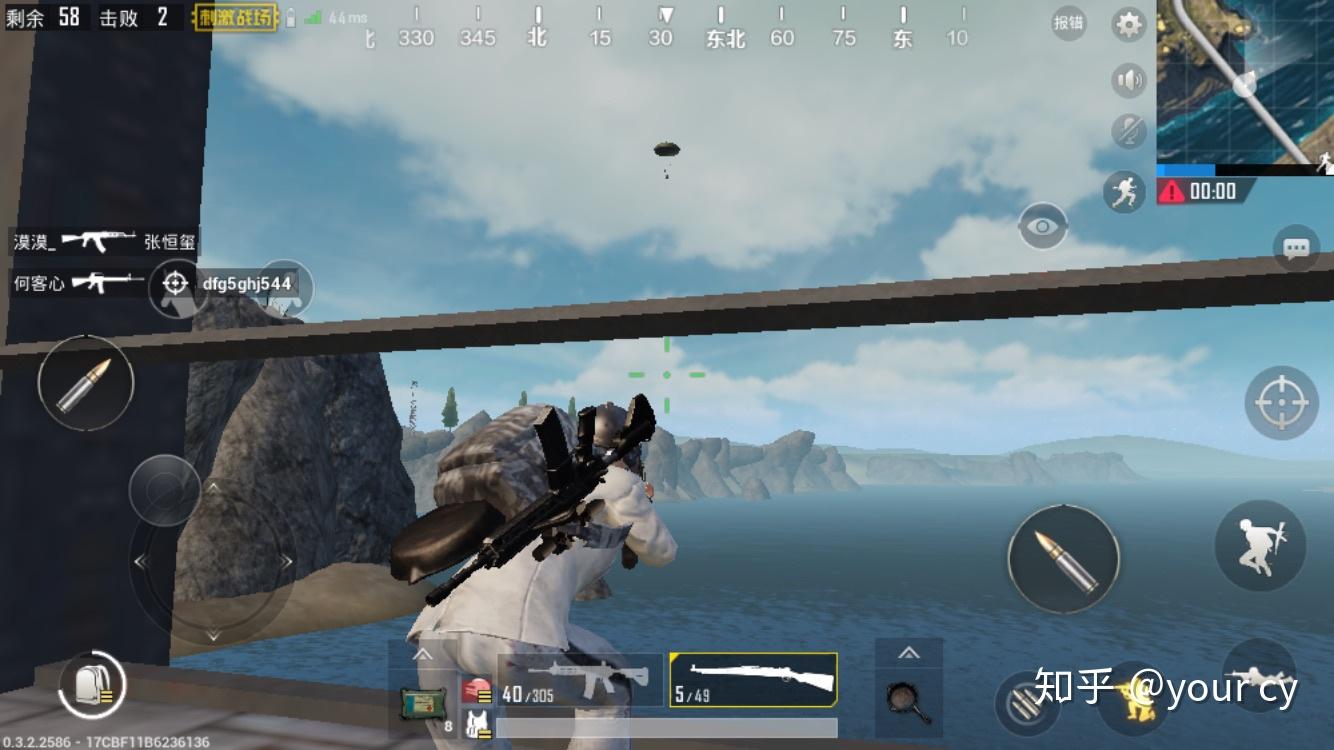Screen dimensions: 1334x750
Task: Open the quick chat speech bubble
Action: coord(1296,248)
